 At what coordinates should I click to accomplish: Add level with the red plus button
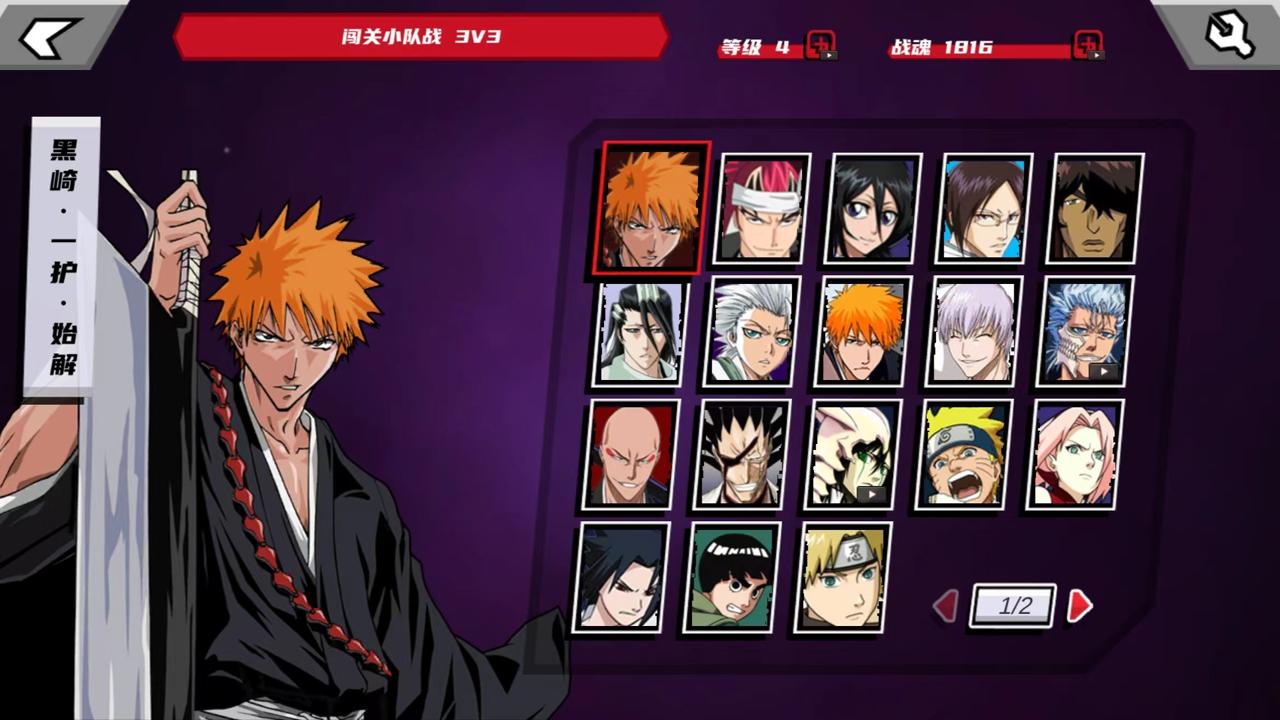pyautogui.click(x=820, y=46)
